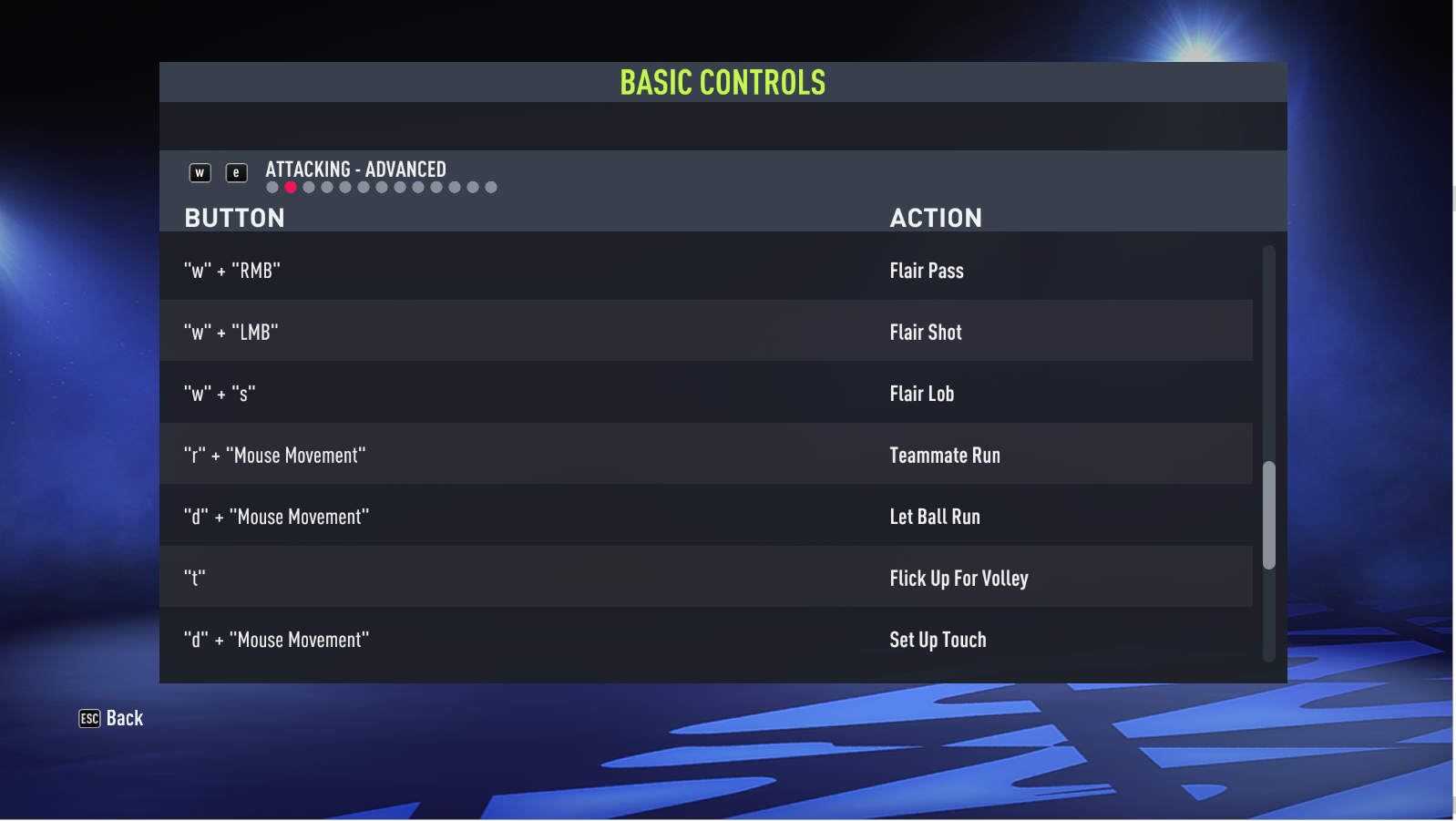The image size is (1456, 821).
Task: Click the Back option at bottom left
Action: (124, 719)
